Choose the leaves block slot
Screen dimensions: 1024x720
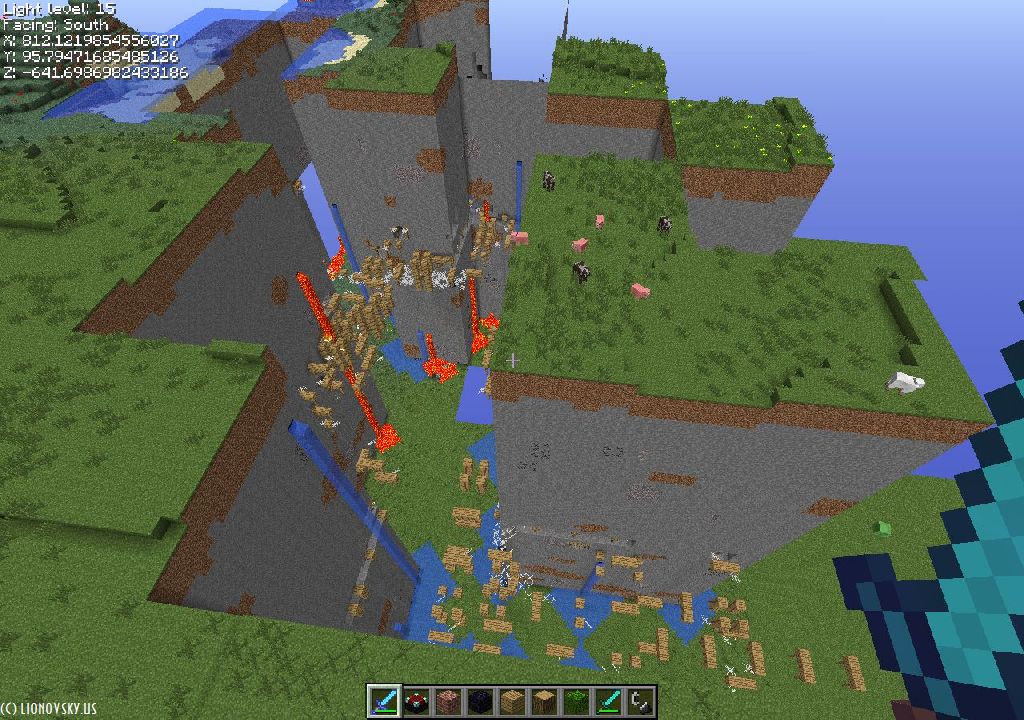pos(576,700)
